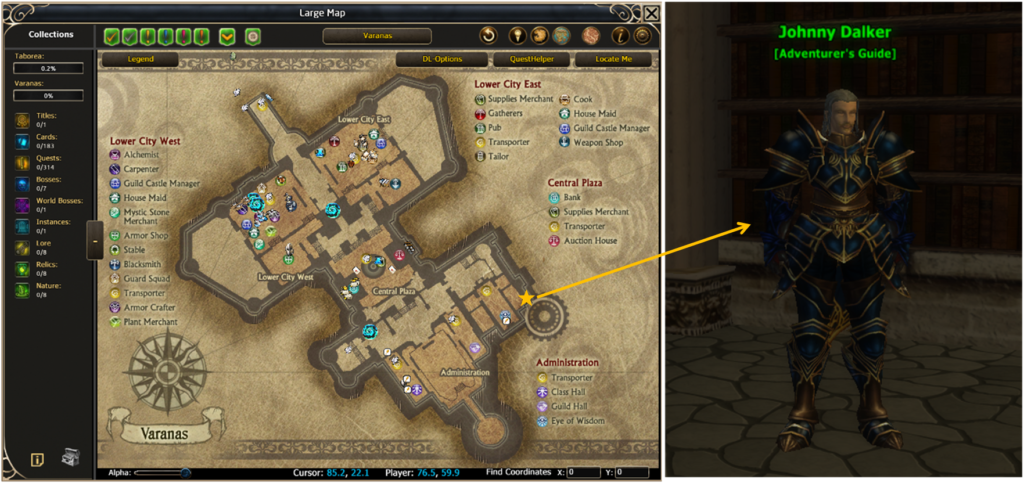
Task: Open the map Legend
Action: (140, 60)
